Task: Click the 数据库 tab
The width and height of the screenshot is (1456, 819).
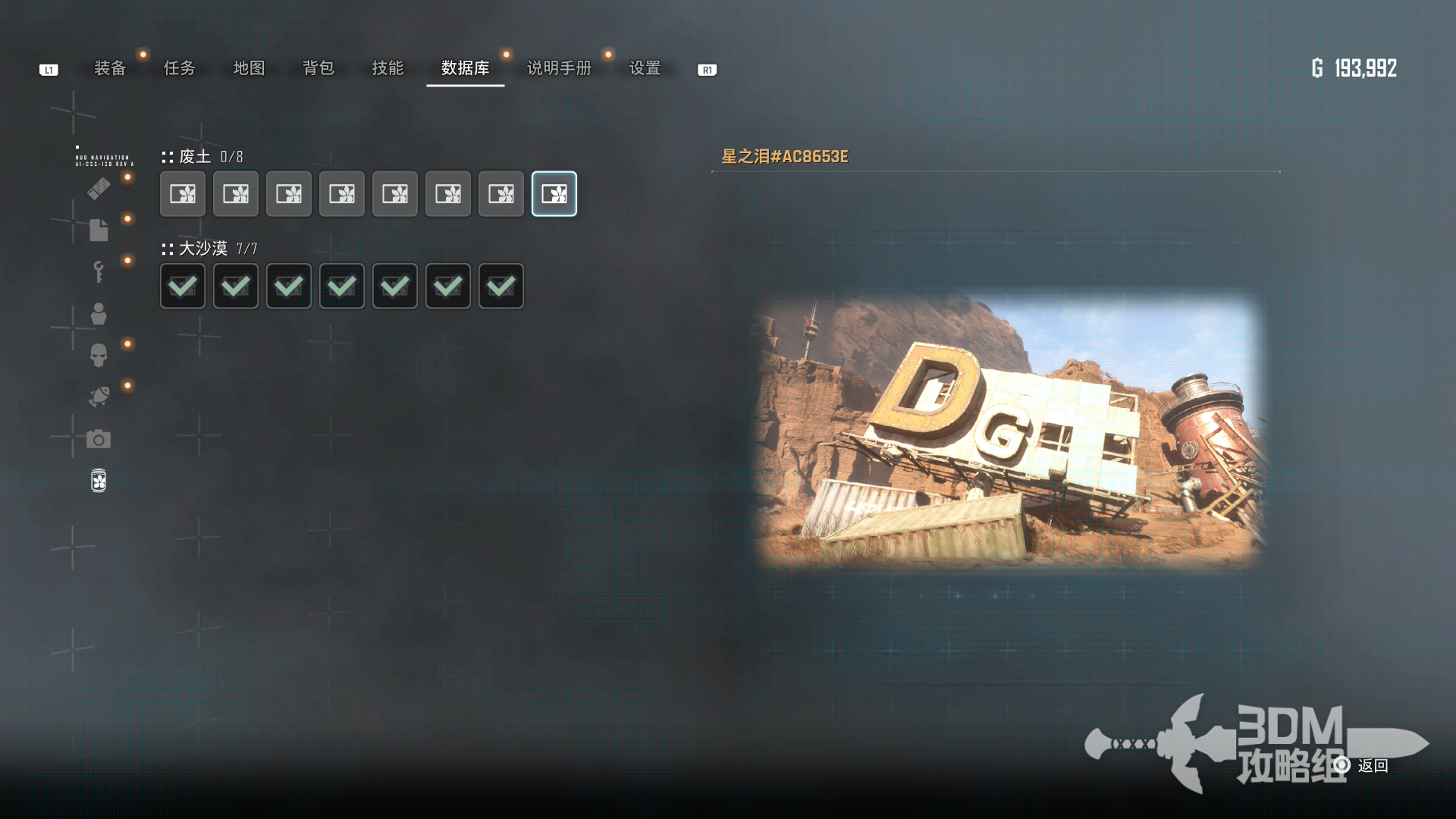Action: tap(465, 68)
